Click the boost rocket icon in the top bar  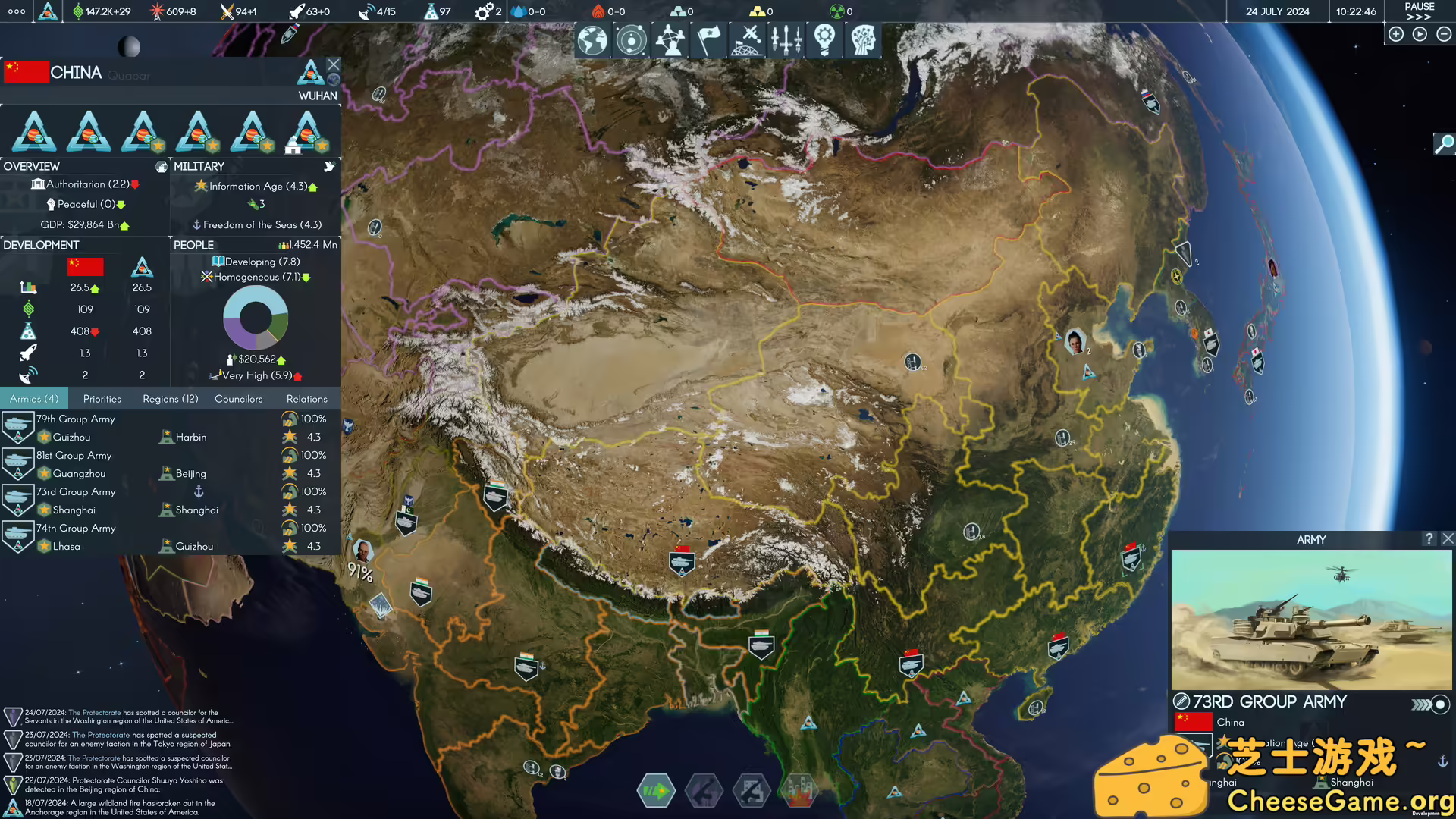pos(296,11)
